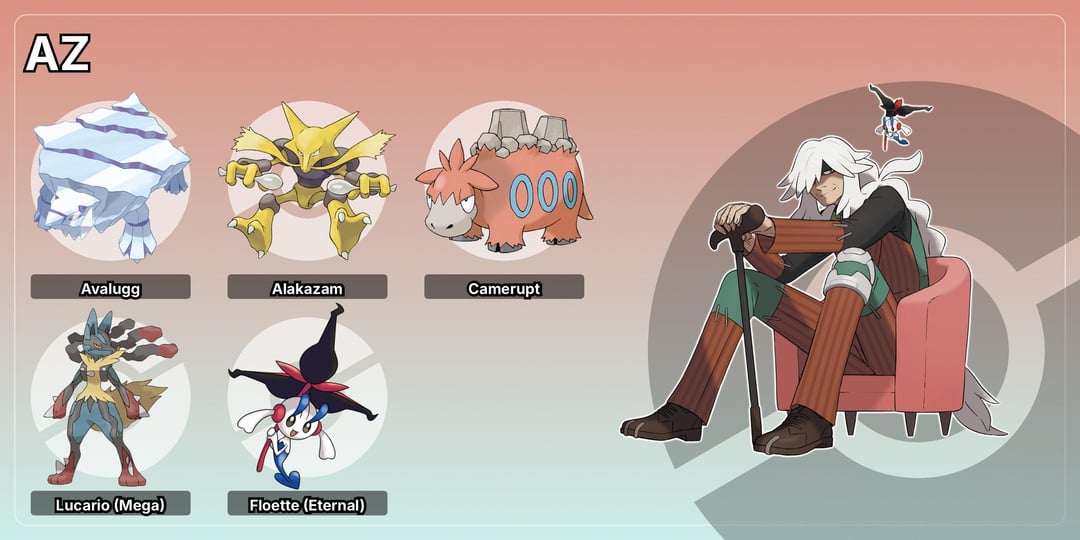The image size is (1080, 540).
Task: Select the Lucario (Mega) name label
Action: (110, 504)
